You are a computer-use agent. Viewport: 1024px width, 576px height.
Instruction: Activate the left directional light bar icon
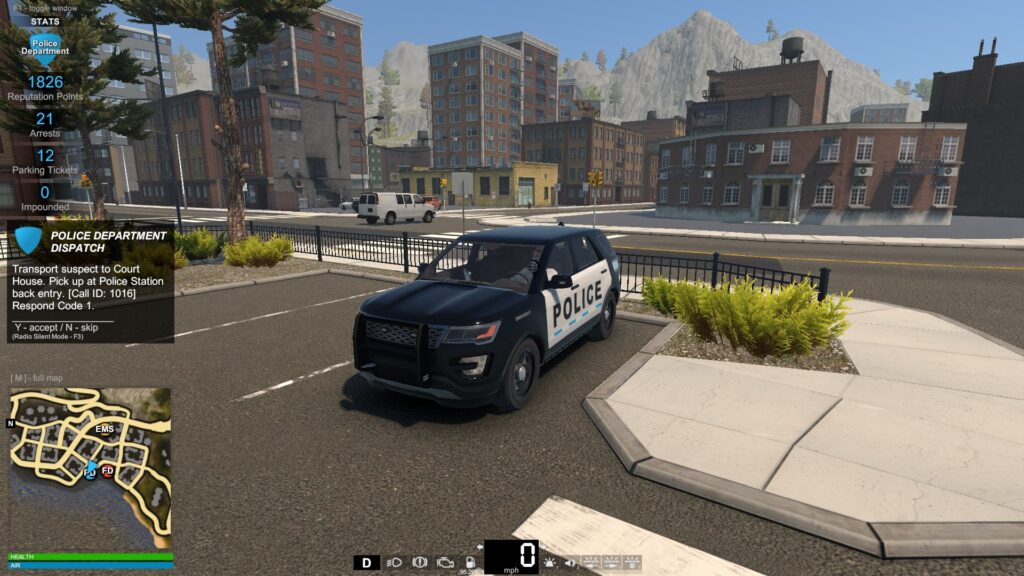(590, 563)
